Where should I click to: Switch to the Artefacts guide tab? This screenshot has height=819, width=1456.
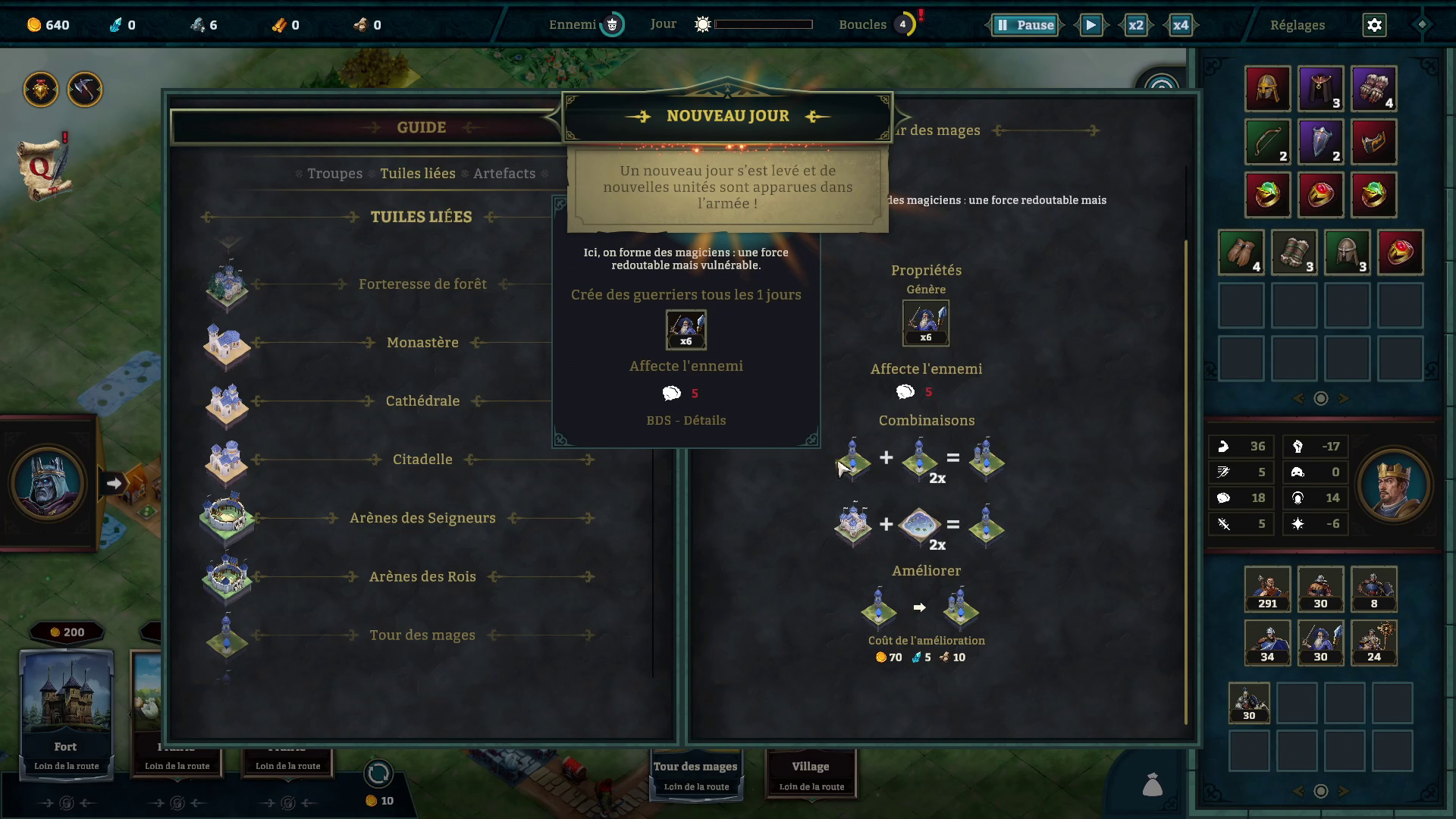point(504,174)
